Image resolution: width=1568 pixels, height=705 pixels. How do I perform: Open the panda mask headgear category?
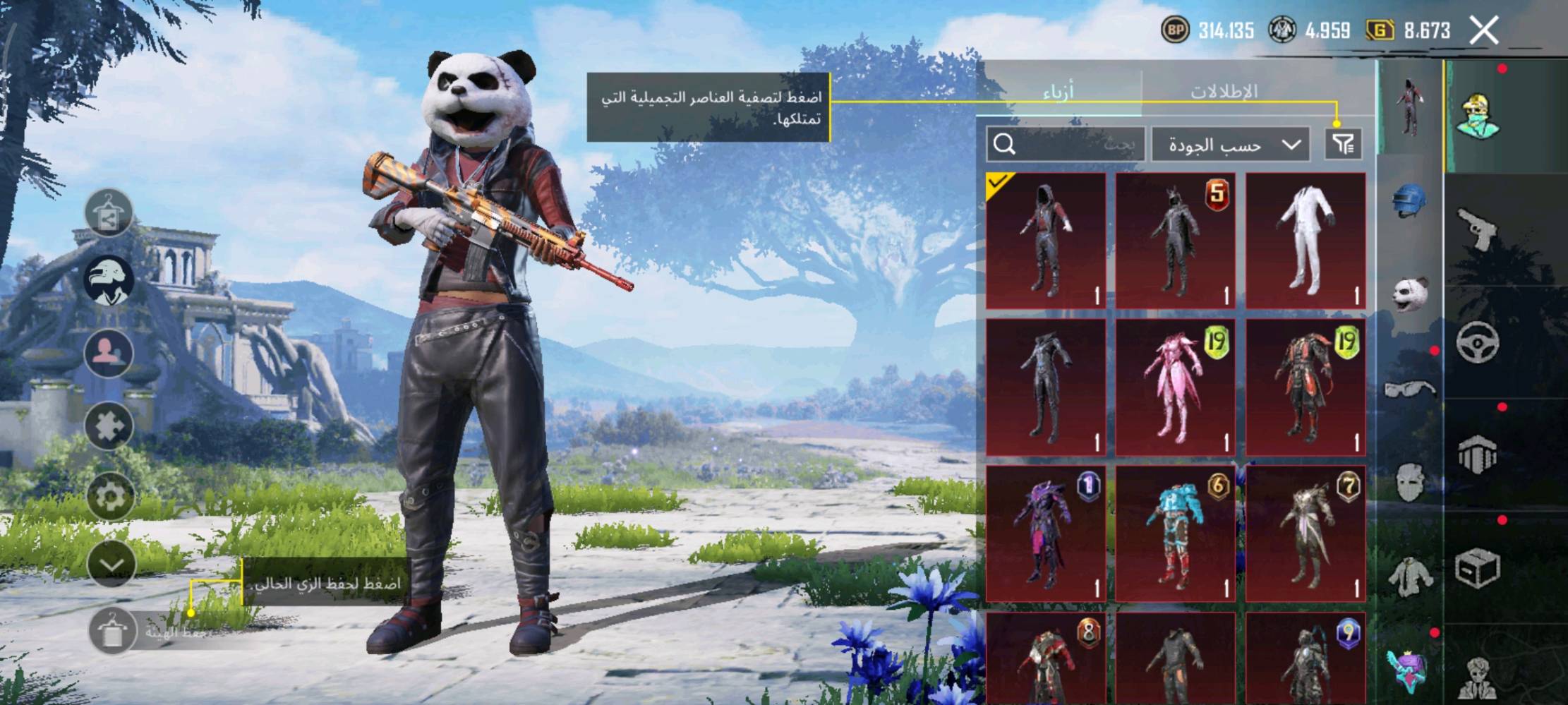1409,293
